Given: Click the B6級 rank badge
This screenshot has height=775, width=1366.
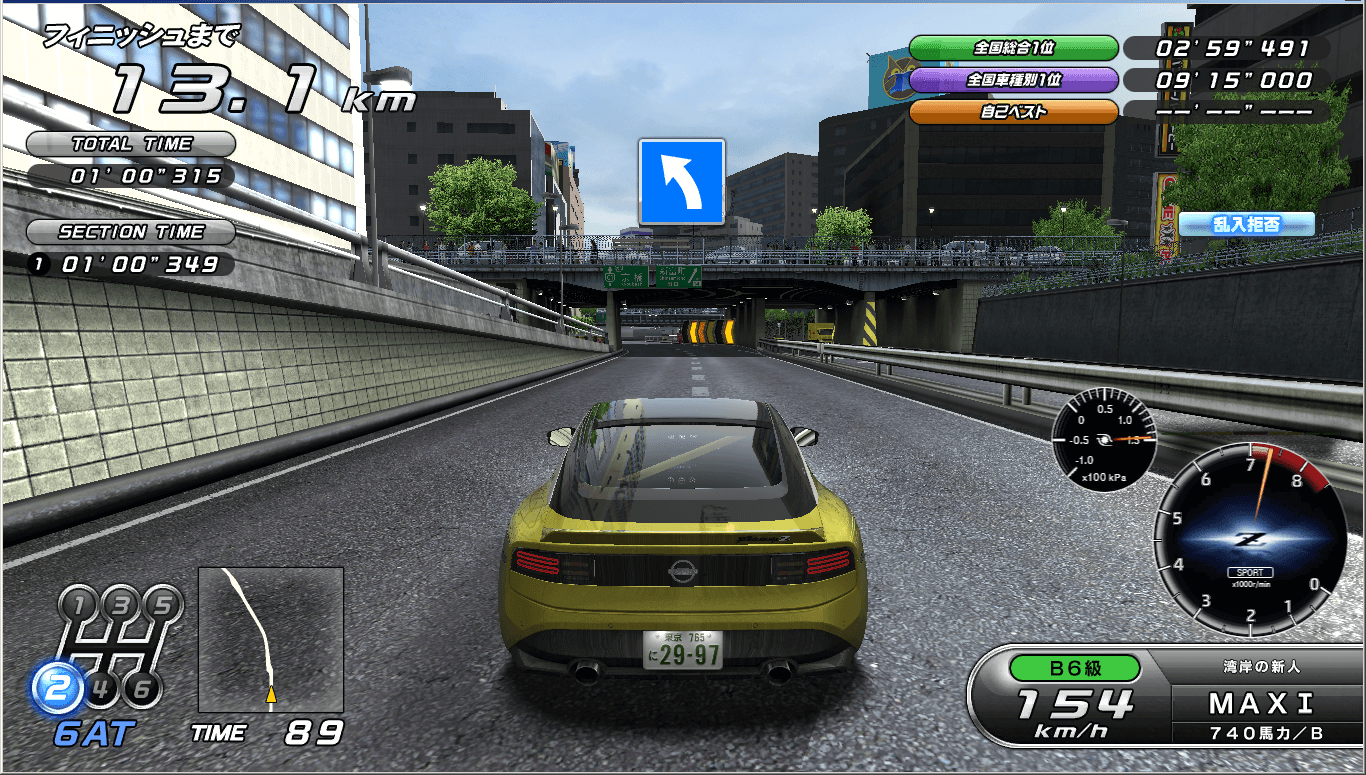Looking at the screenshot, I should [1075, 667].
